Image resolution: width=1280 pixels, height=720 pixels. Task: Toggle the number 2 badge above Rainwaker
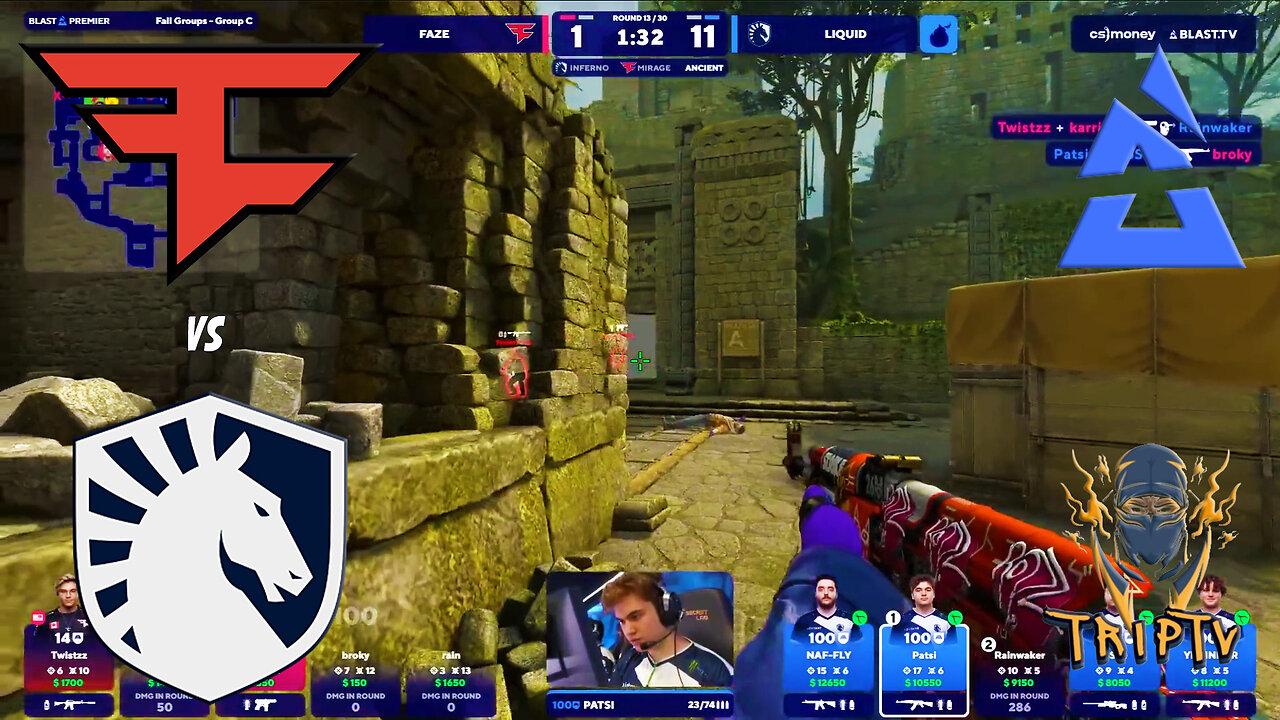click(x=988, y=643)
